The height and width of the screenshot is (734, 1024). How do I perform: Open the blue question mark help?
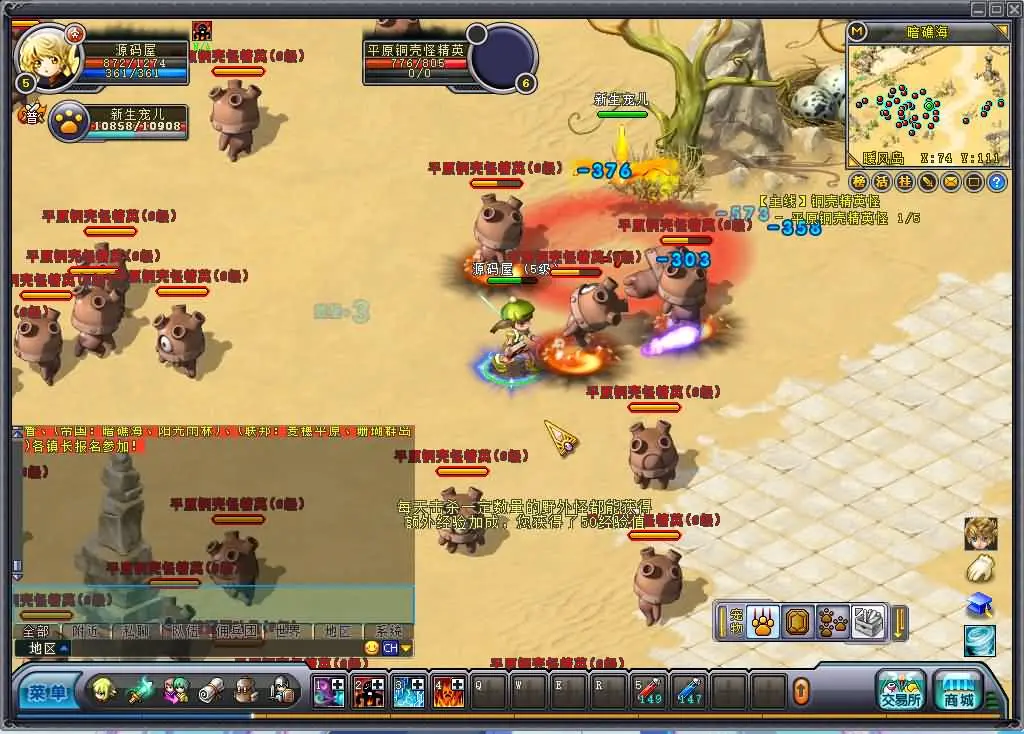tap(996, 182)
